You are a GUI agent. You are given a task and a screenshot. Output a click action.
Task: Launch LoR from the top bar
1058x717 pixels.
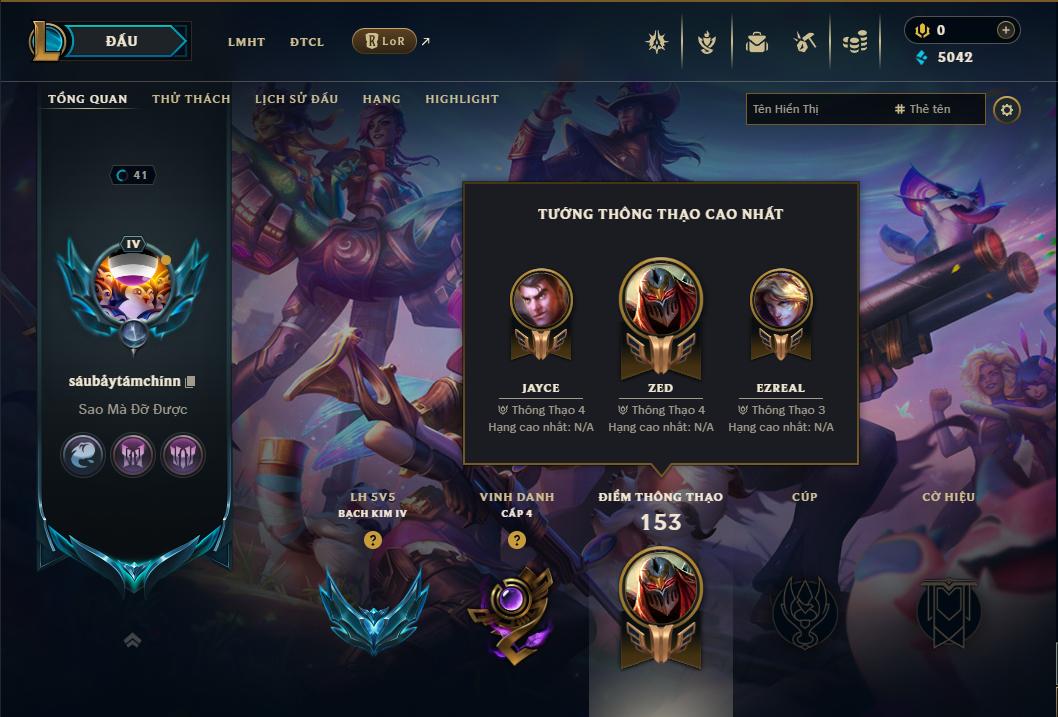click(x=384, y=41)
